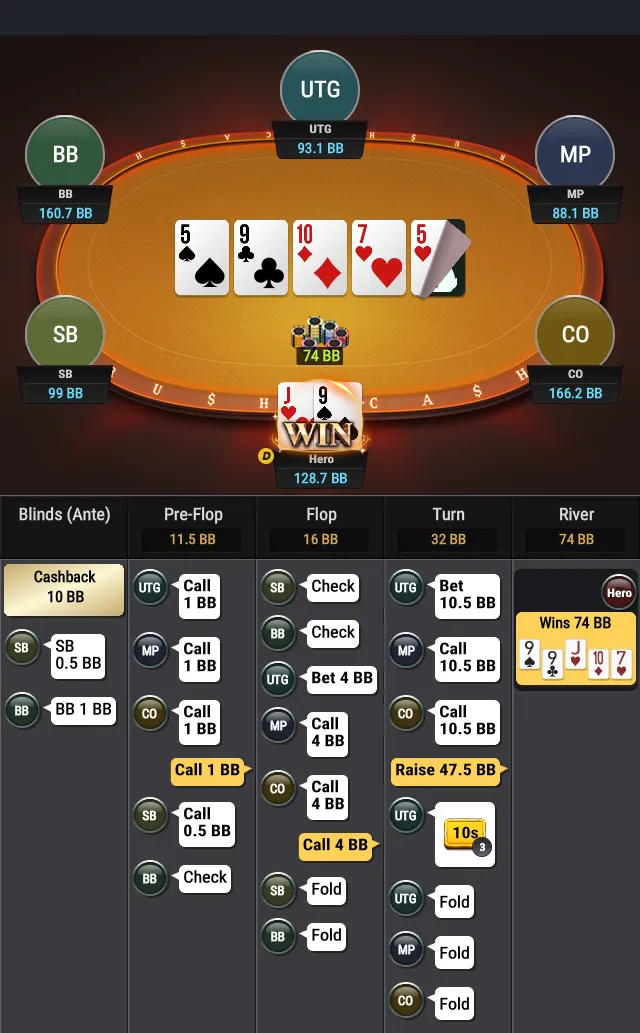
Task: Open the MP player seat at the table
Action: (x=574, y=155)
